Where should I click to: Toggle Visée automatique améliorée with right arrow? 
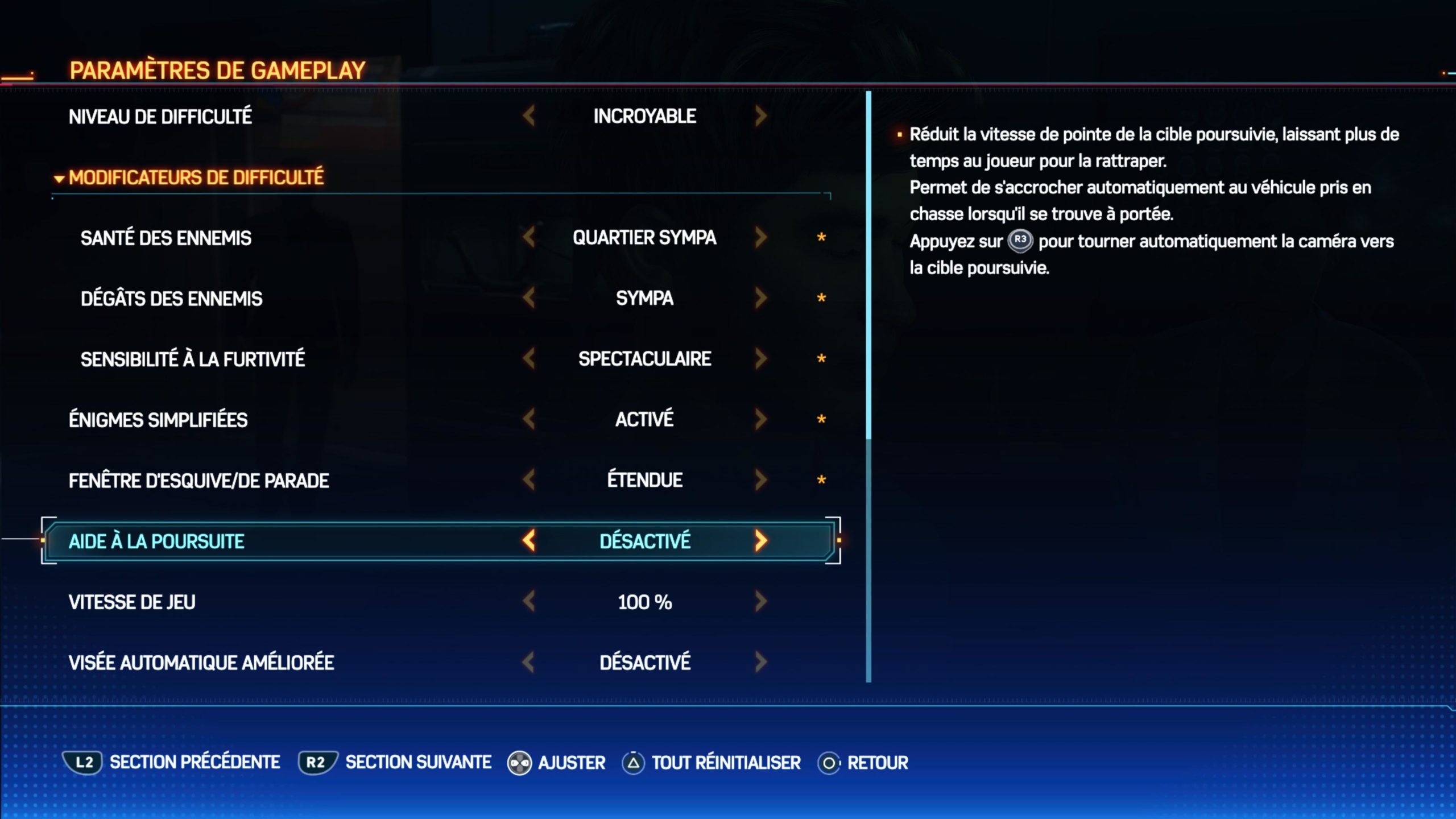pyautogui.click(x=761, y=662)
